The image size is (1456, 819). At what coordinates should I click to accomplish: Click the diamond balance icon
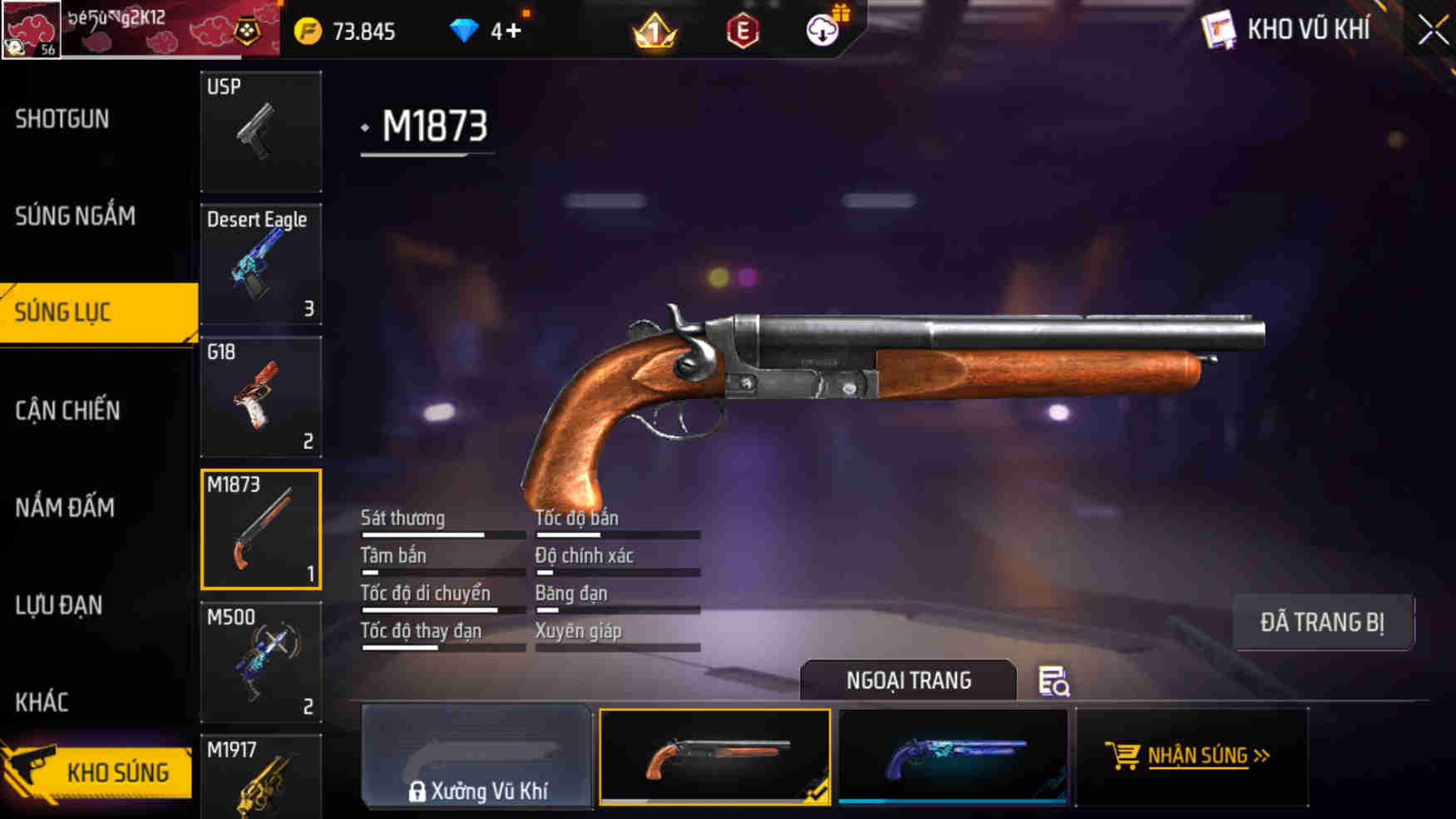pos(463,31)
